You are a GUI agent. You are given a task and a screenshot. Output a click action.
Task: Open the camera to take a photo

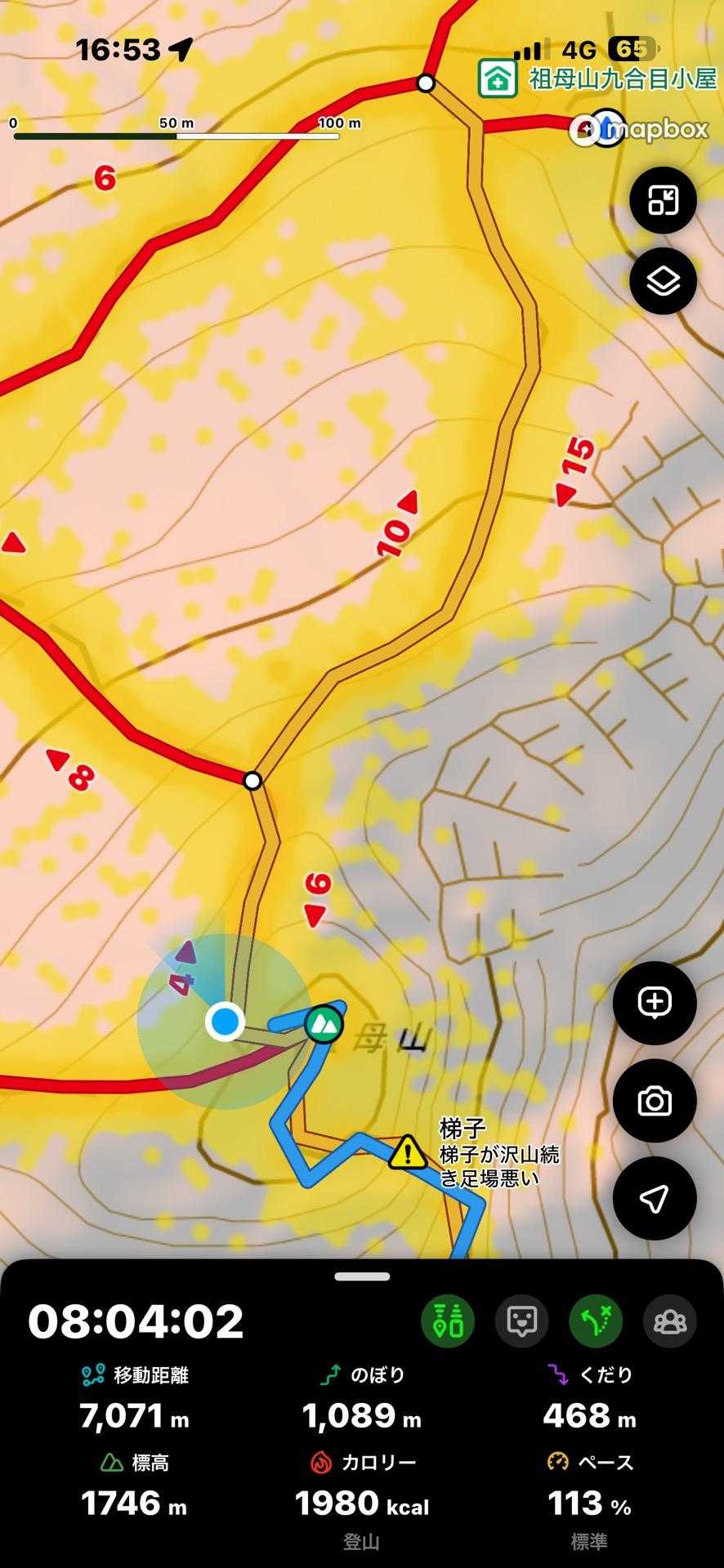(x=654, y=1102)
